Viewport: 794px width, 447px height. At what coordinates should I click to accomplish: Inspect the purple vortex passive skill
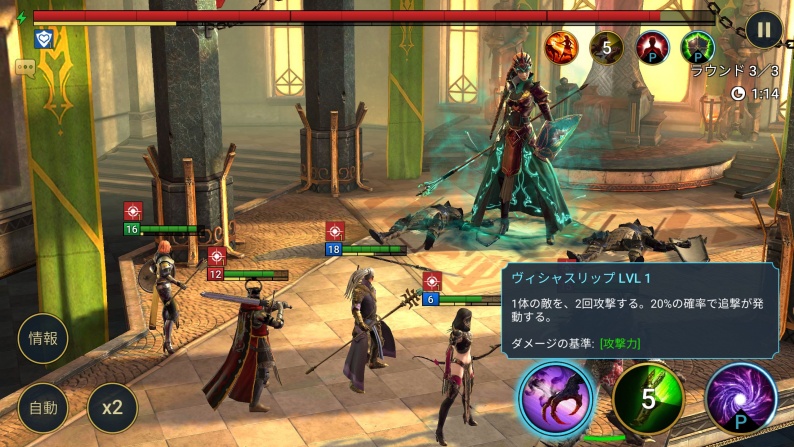(741, 399)
